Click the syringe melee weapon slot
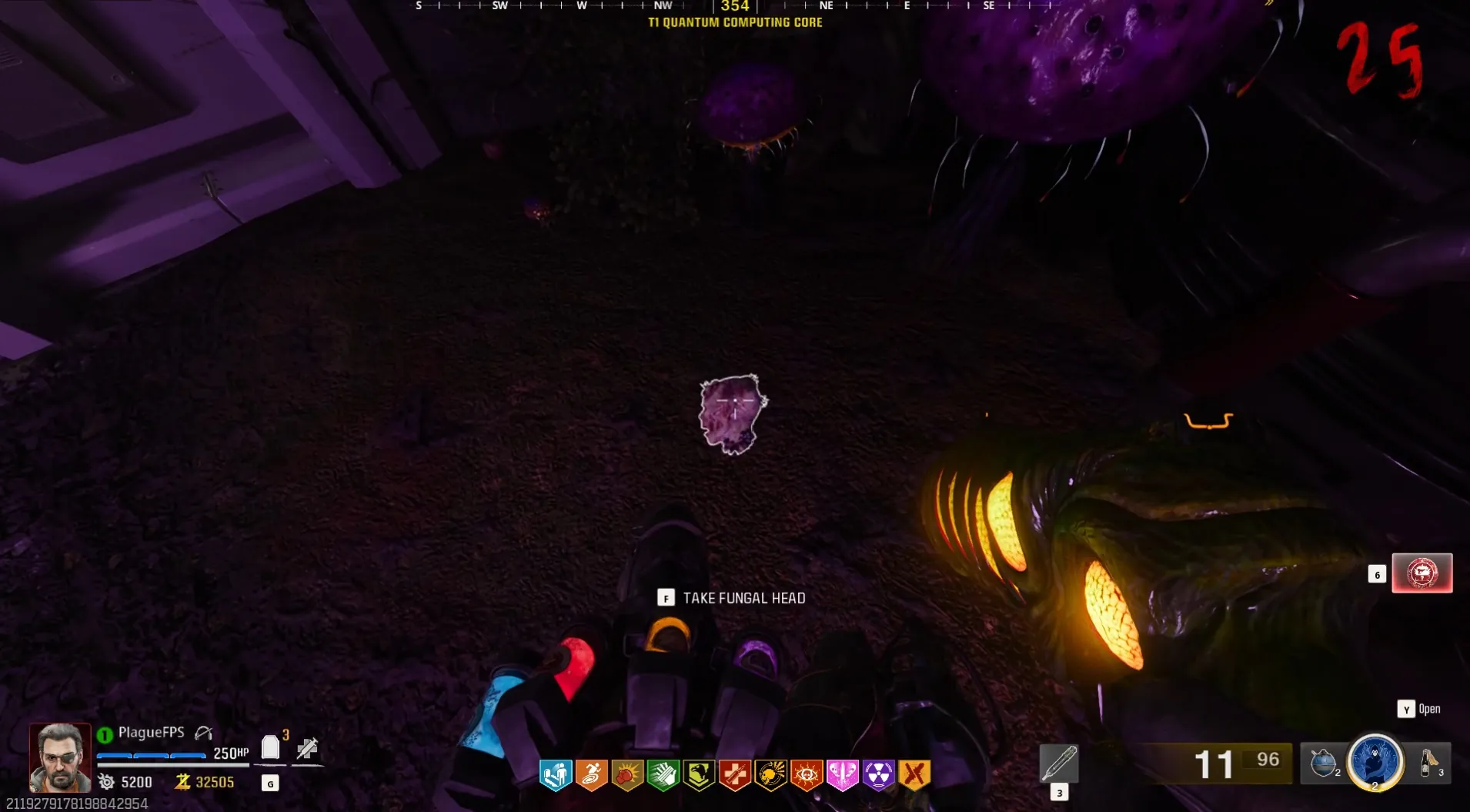Image resolution: width=1470 pixels, height=812 pixels. point(1059,763)
